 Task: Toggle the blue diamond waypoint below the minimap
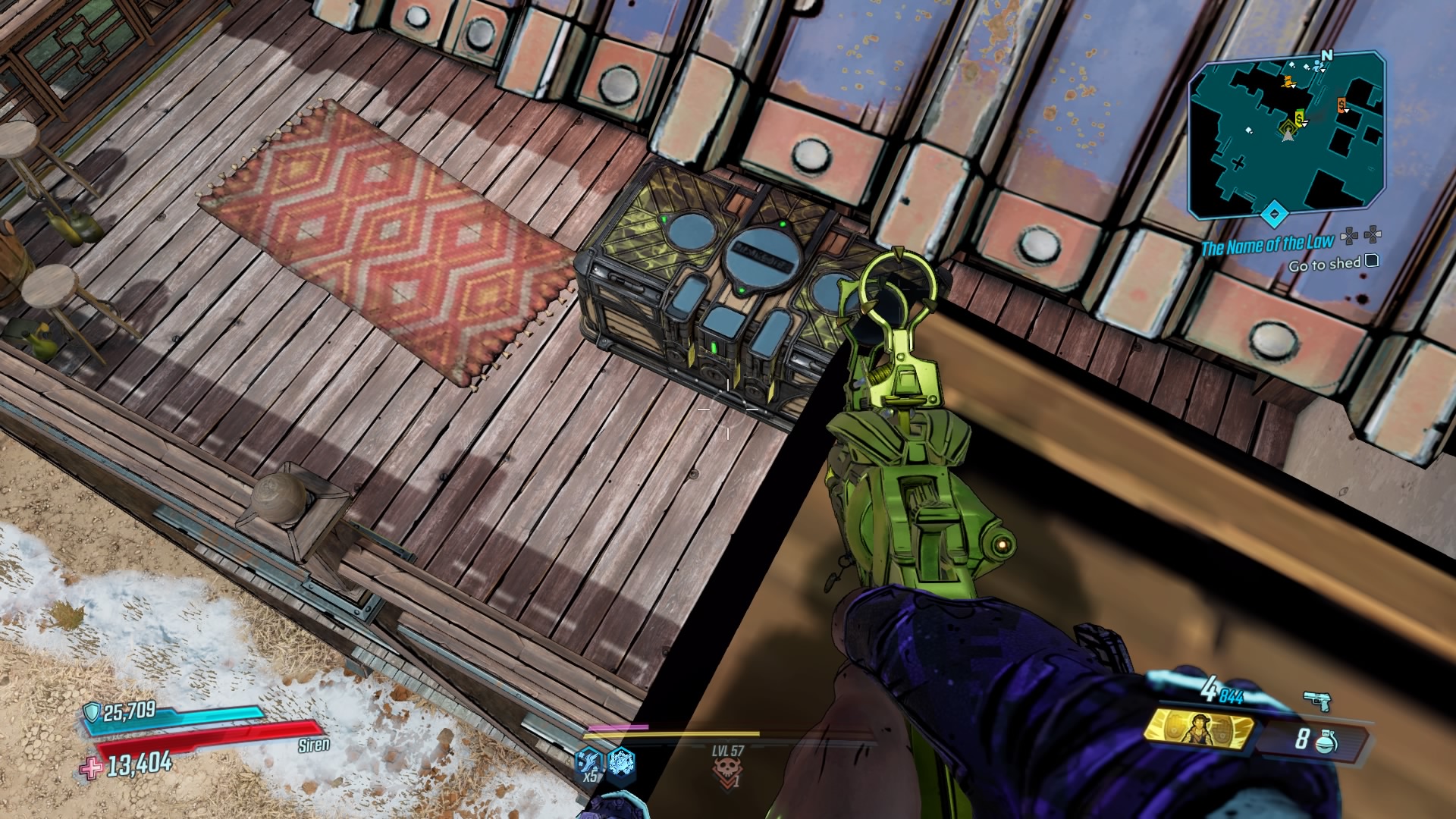point(1274,214)
